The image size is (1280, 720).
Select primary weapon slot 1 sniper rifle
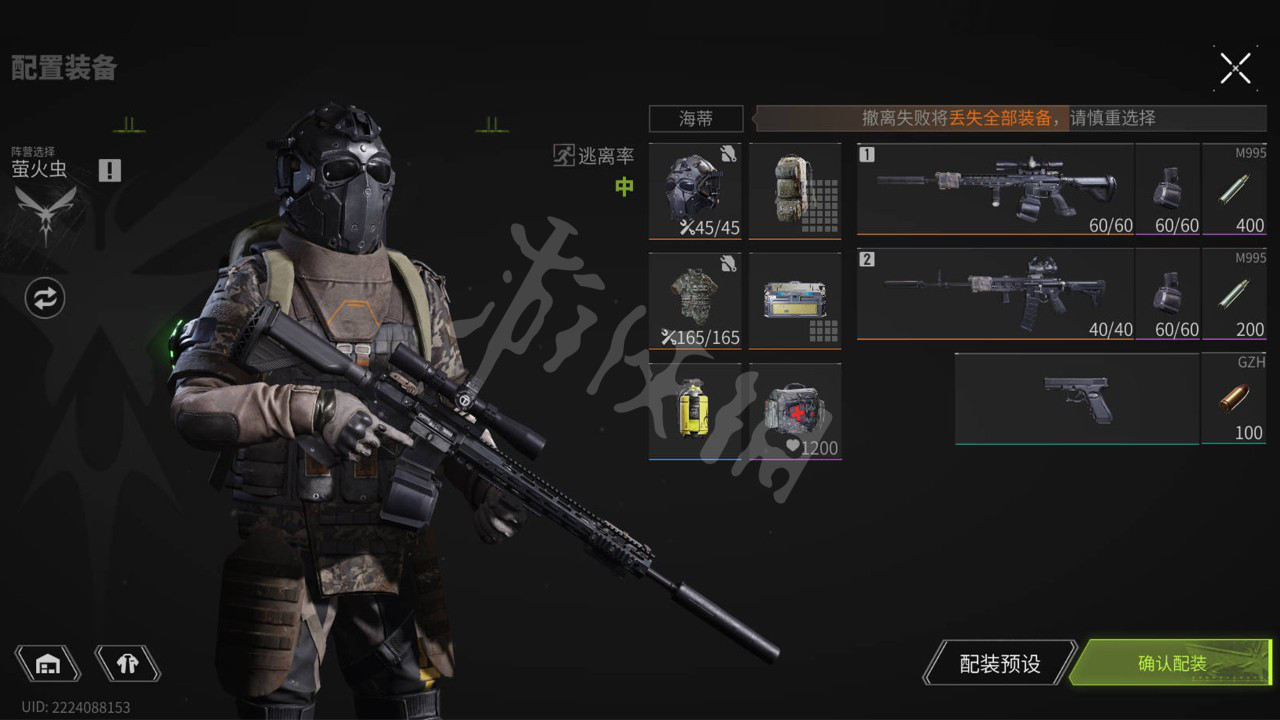(x=995, y=188)
